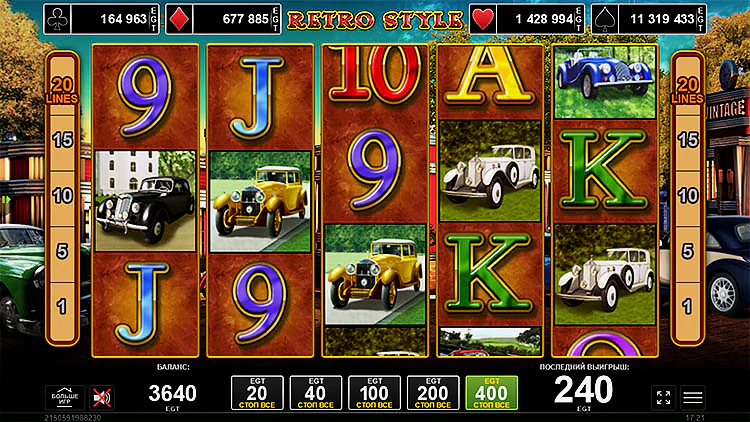Activate 20 lines on the left lines panel
Screen dimensions: 750x422
[62, 91]
